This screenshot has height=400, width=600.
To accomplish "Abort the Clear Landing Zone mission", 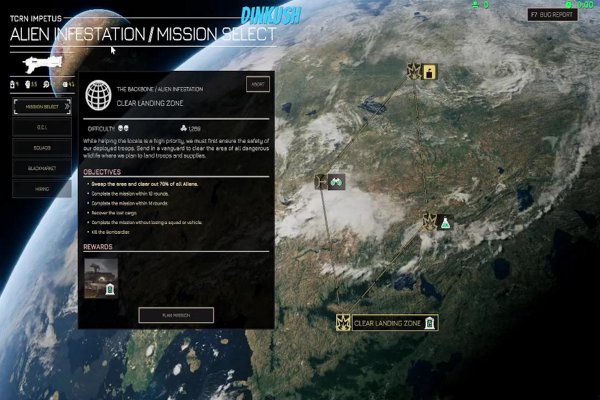I will coord(257,85).
